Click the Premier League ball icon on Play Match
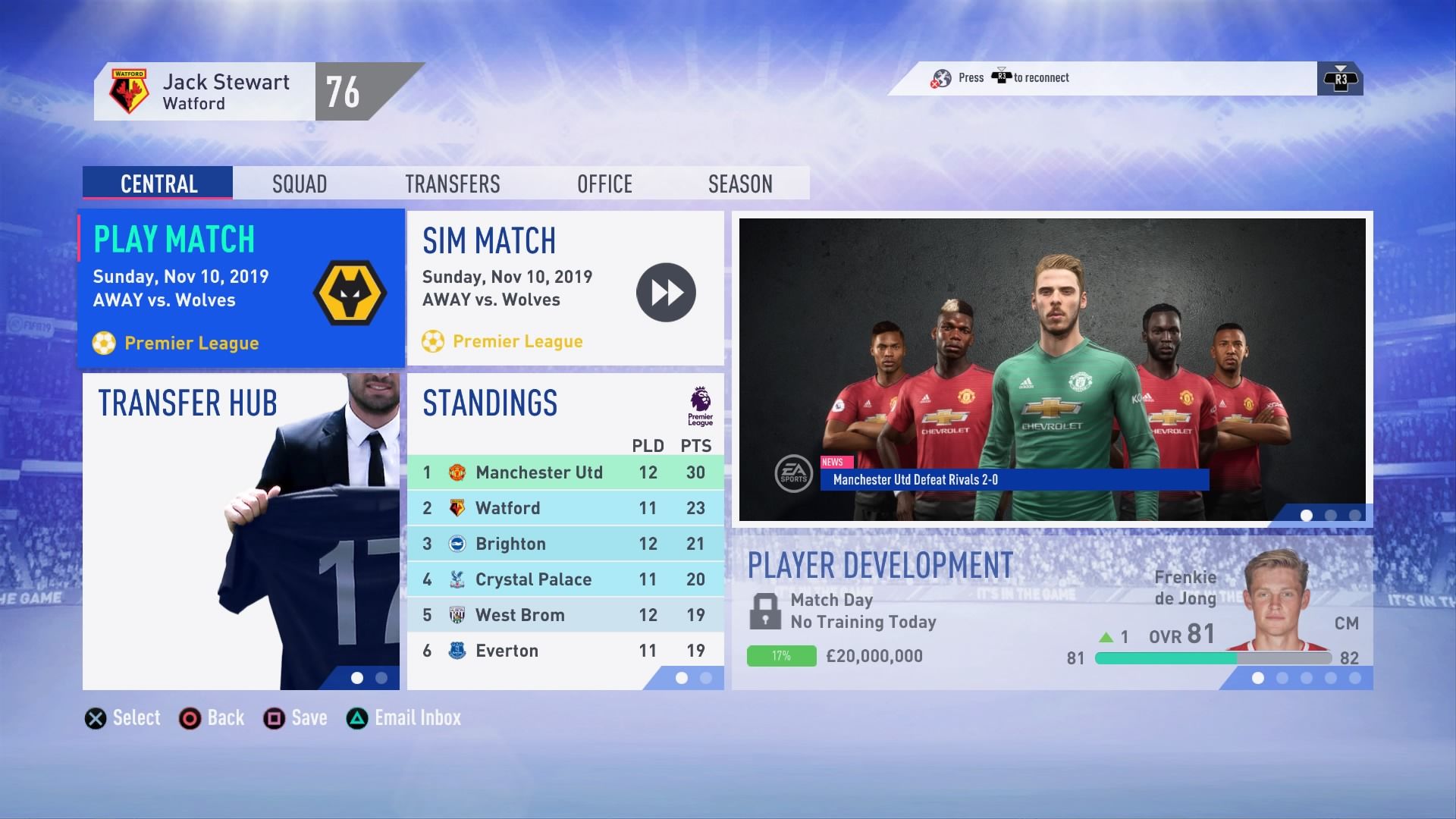Image resolution: width=1456 pixels, height=819 pixels. [105, 343]
